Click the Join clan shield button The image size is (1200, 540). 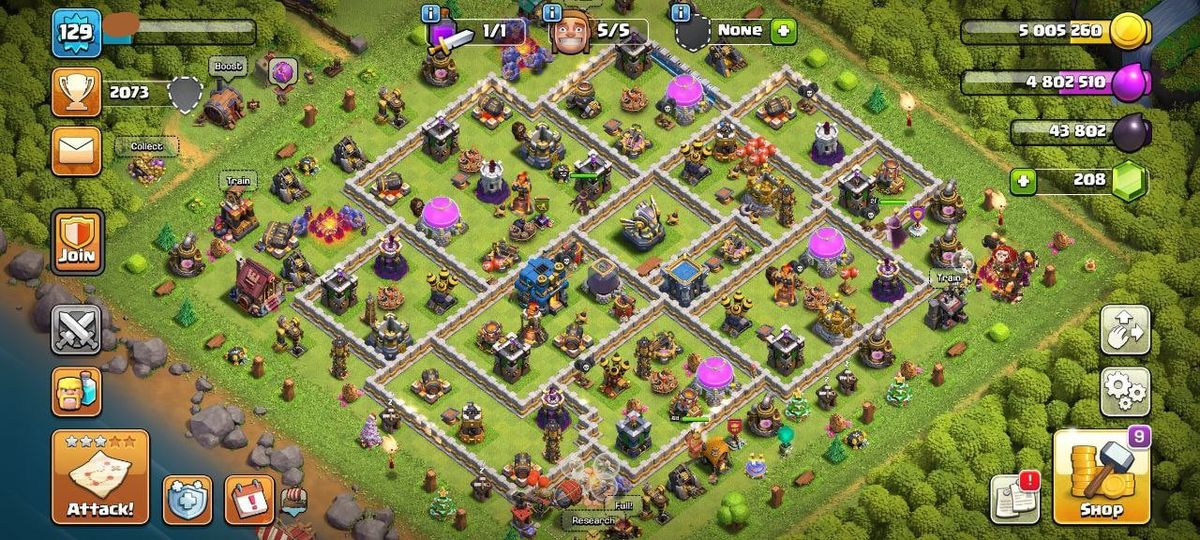point(77,241)
